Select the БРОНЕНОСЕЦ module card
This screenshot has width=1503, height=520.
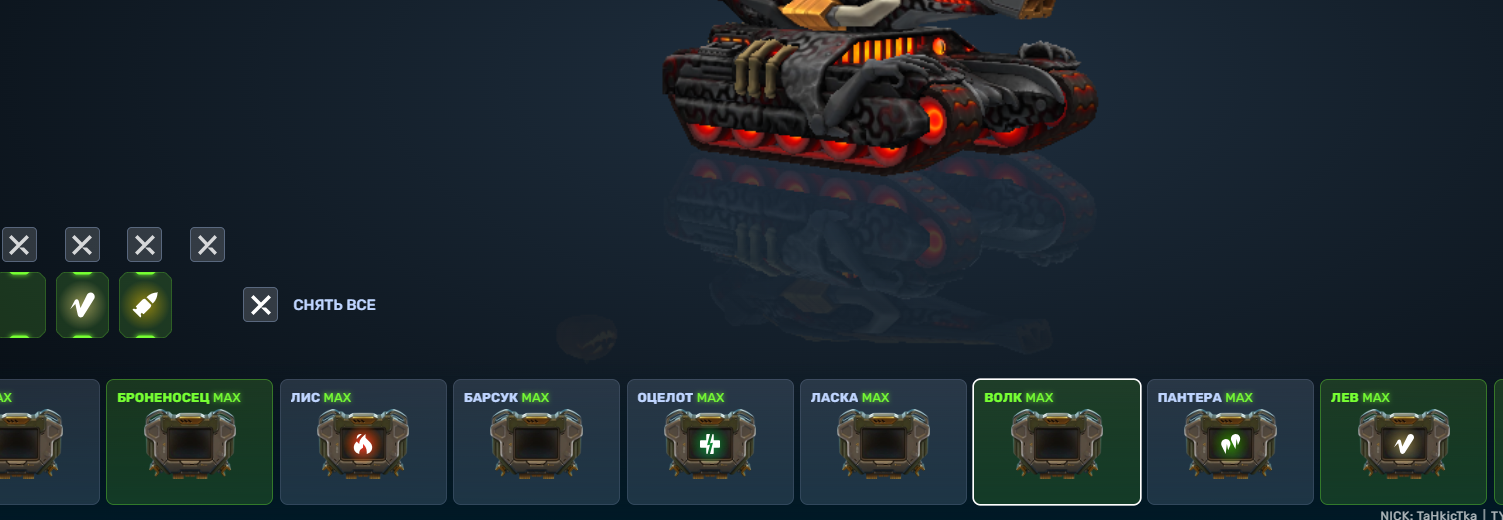tap(189, 442)
